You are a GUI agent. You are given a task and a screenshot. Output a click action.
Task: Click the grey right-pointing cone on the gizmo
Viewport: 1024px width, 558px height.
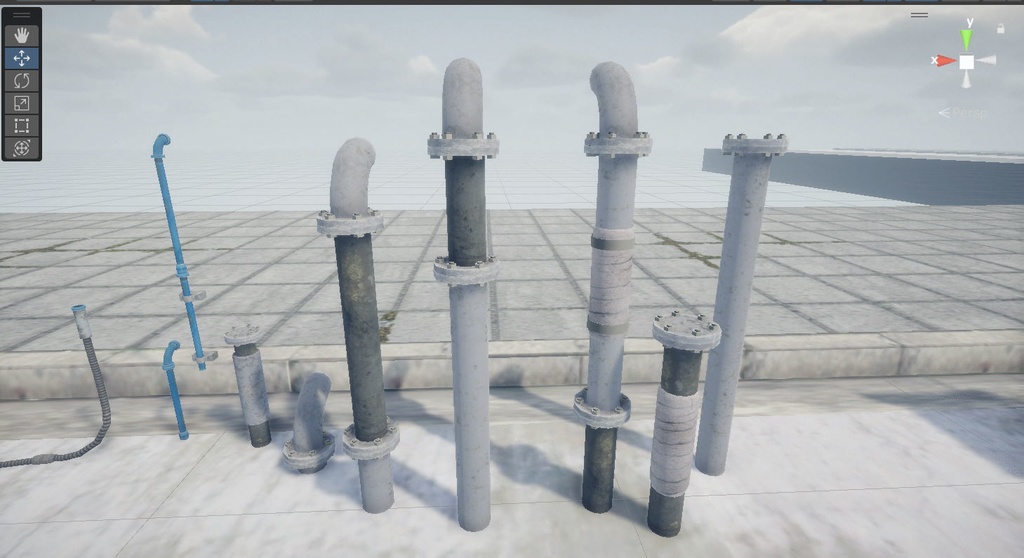988,61
